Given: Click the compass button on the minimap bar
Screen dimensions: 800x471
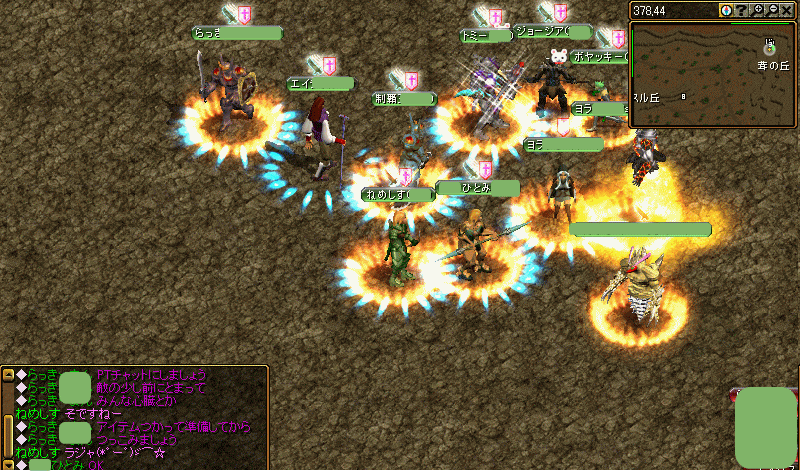Looking at the screenshot, I should tap(726, 10).
